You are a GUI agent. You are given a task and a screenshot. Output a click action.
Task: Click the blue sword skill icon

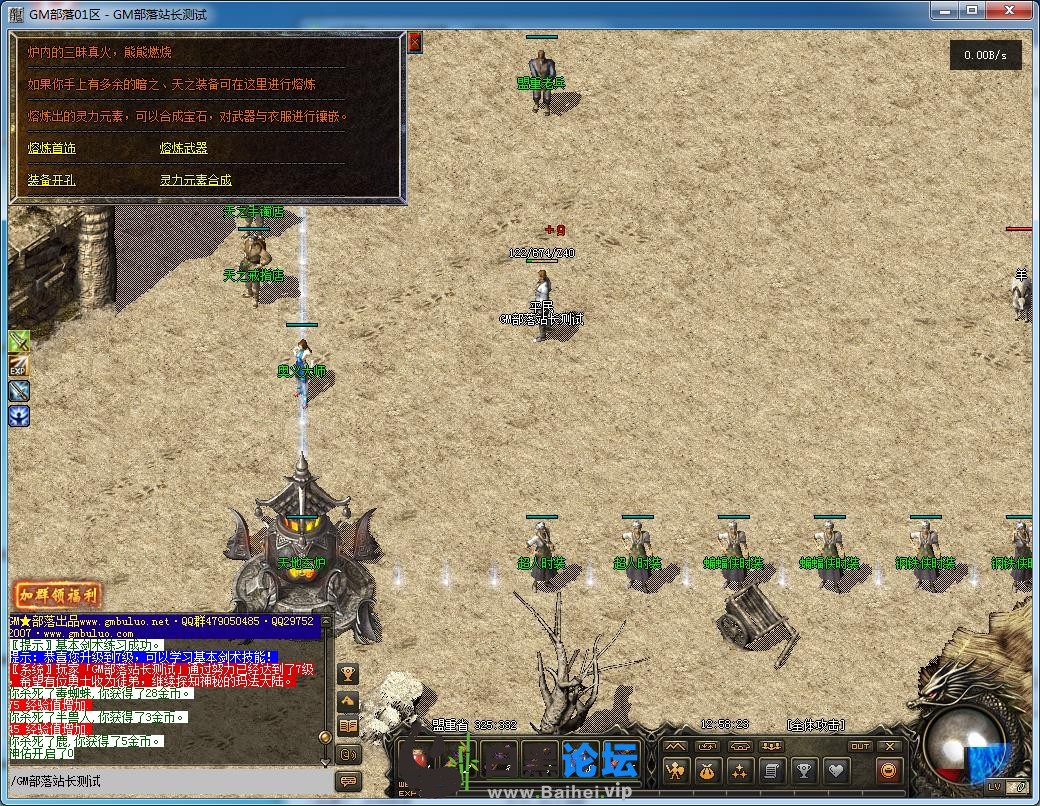tap(19, 391)
